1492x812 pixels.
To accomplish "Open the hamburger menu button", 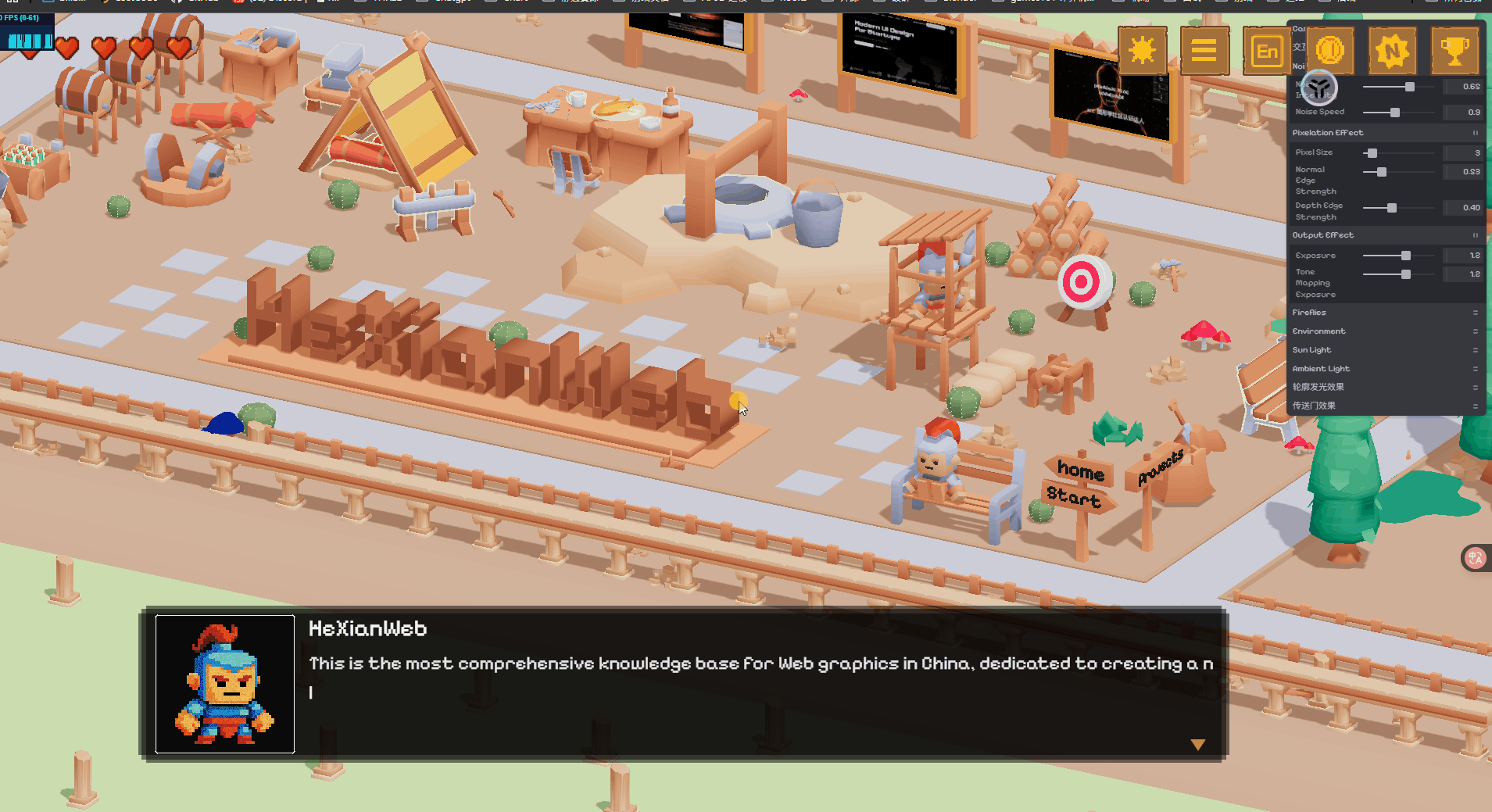I will pyautogui.click(x=1204, y=51).
